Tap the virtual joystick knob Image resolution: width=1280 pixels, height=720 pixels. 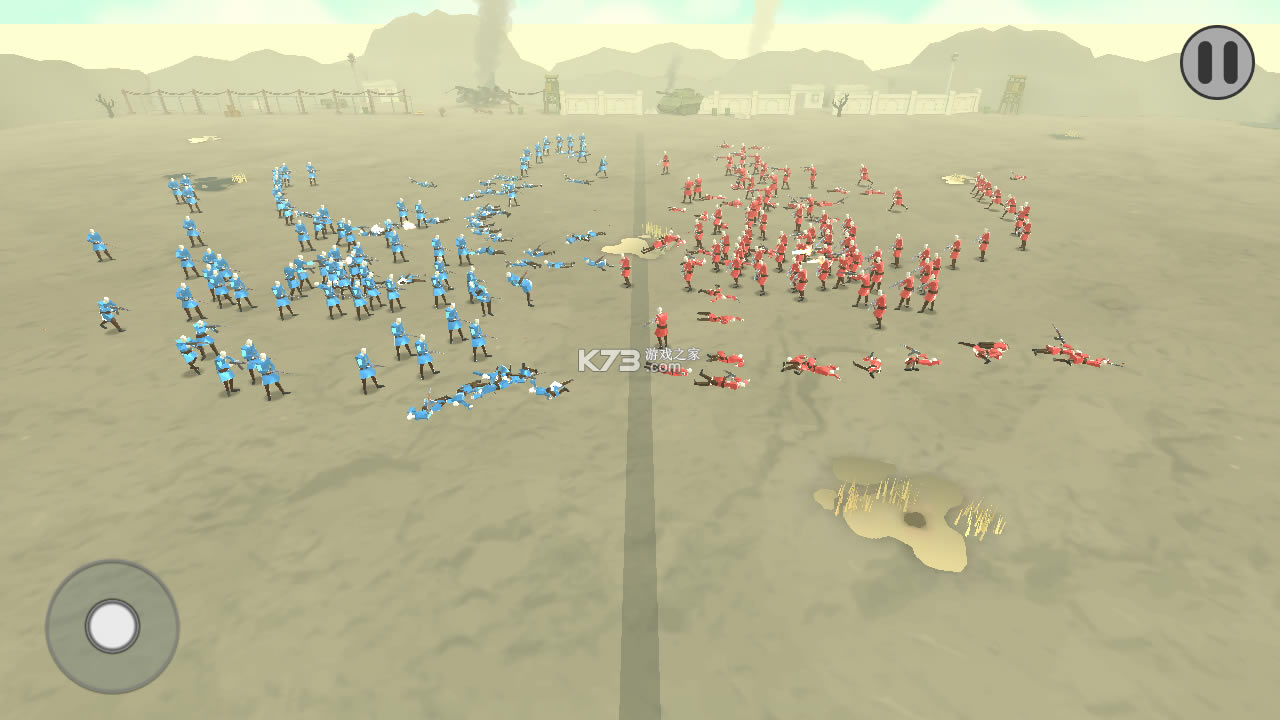tap(112, 626)
